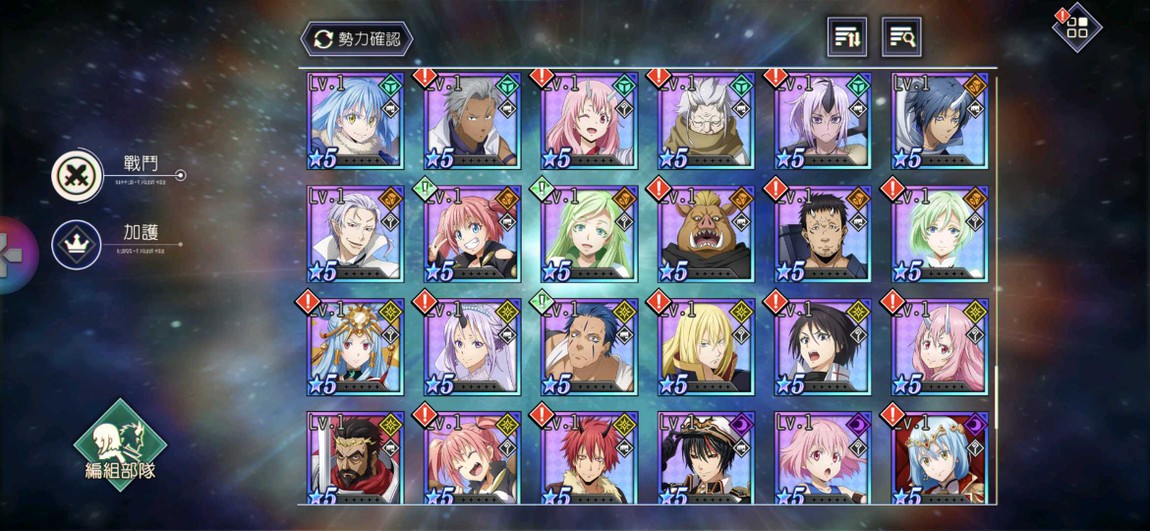The width and height of the screenshot is (1150, 531).
Task: Select the old white-bearded man card
Action: click(x=705, y=121)
